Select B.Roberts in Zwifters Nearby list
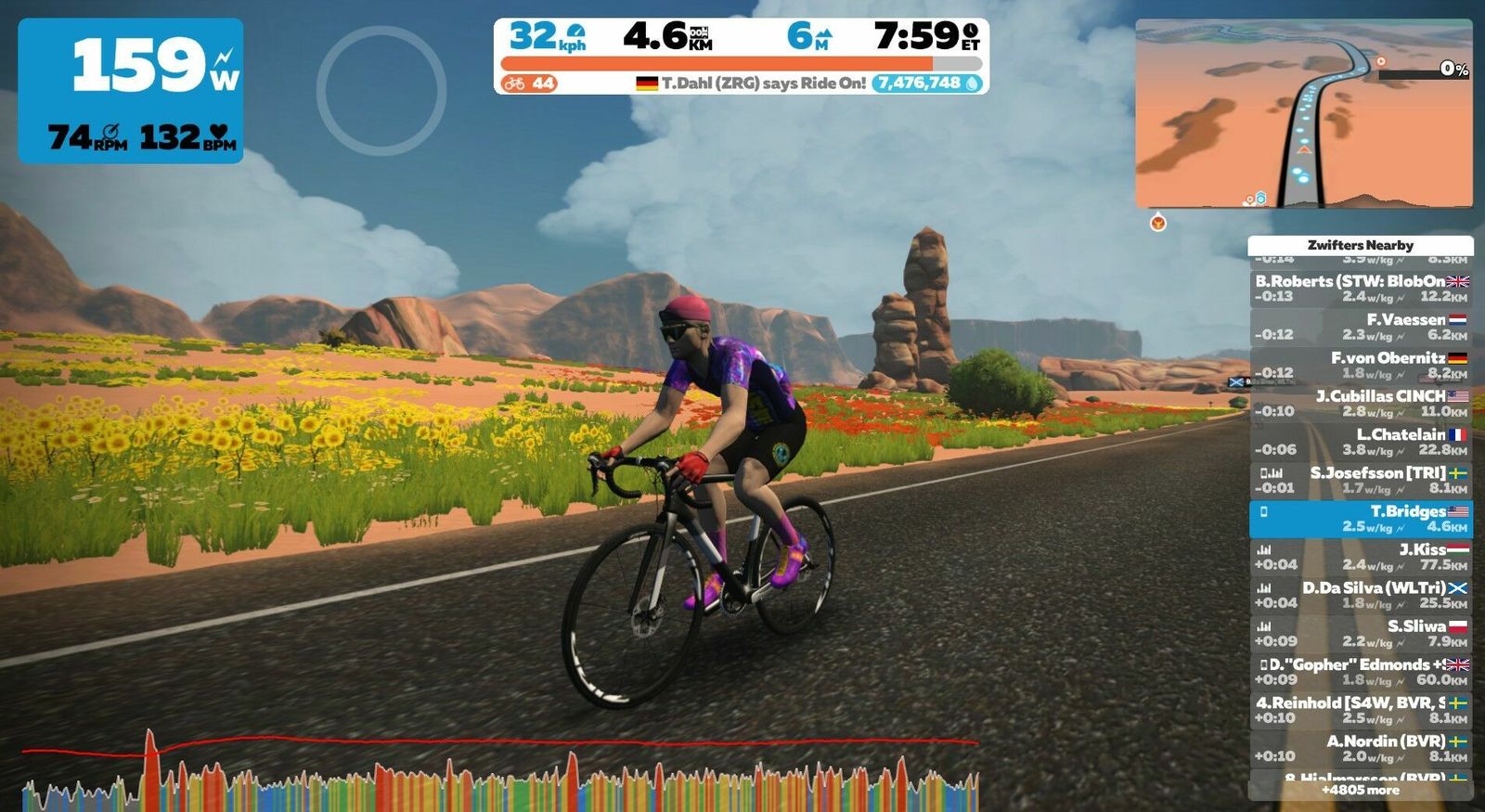Viewport: 1485px width, 812px height. click(1360, 289)
